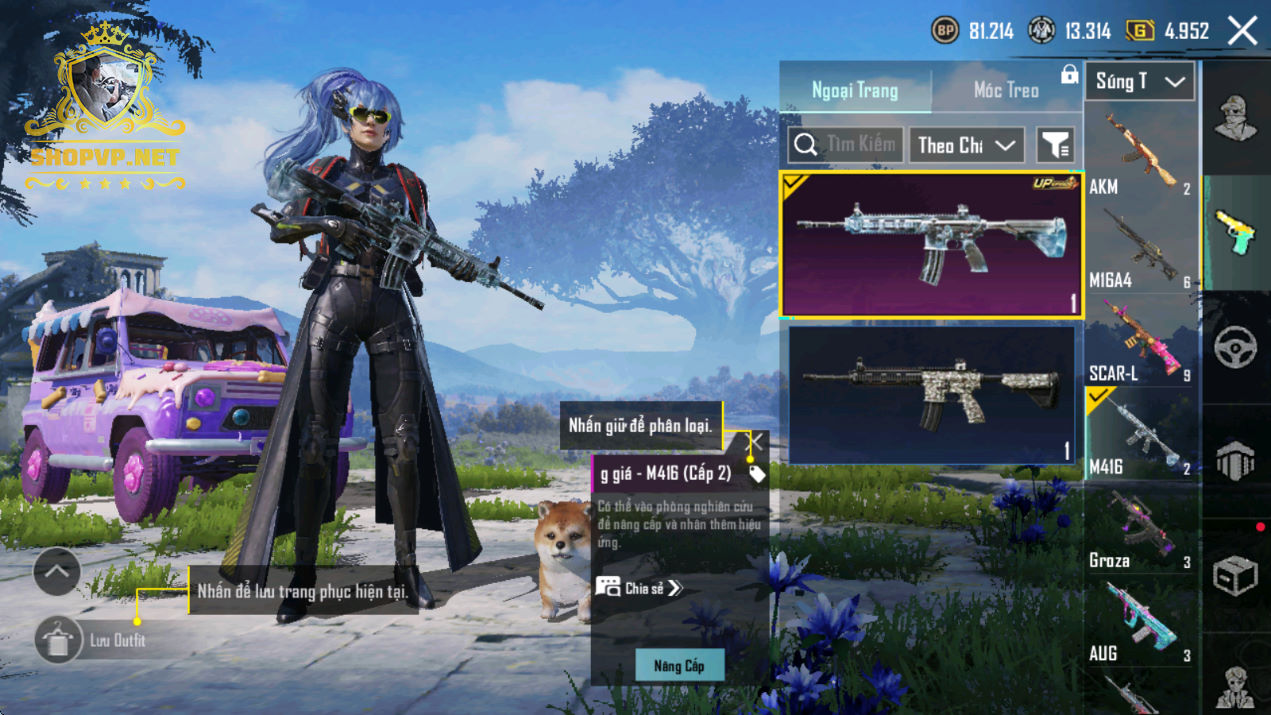Tap the Nâng Cấp upgrade button
This screenshot has width=1271, height=715.
tap(680, 666)
